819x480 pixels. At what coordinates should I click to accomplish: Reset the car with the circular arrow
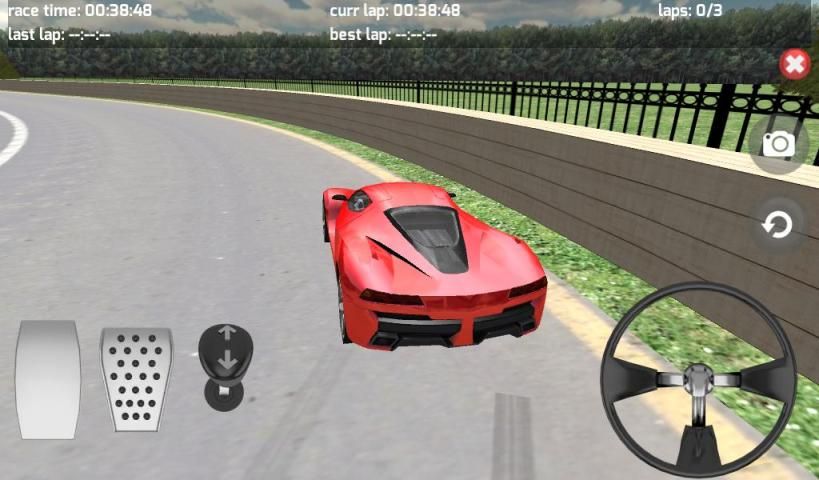(777, 225)
